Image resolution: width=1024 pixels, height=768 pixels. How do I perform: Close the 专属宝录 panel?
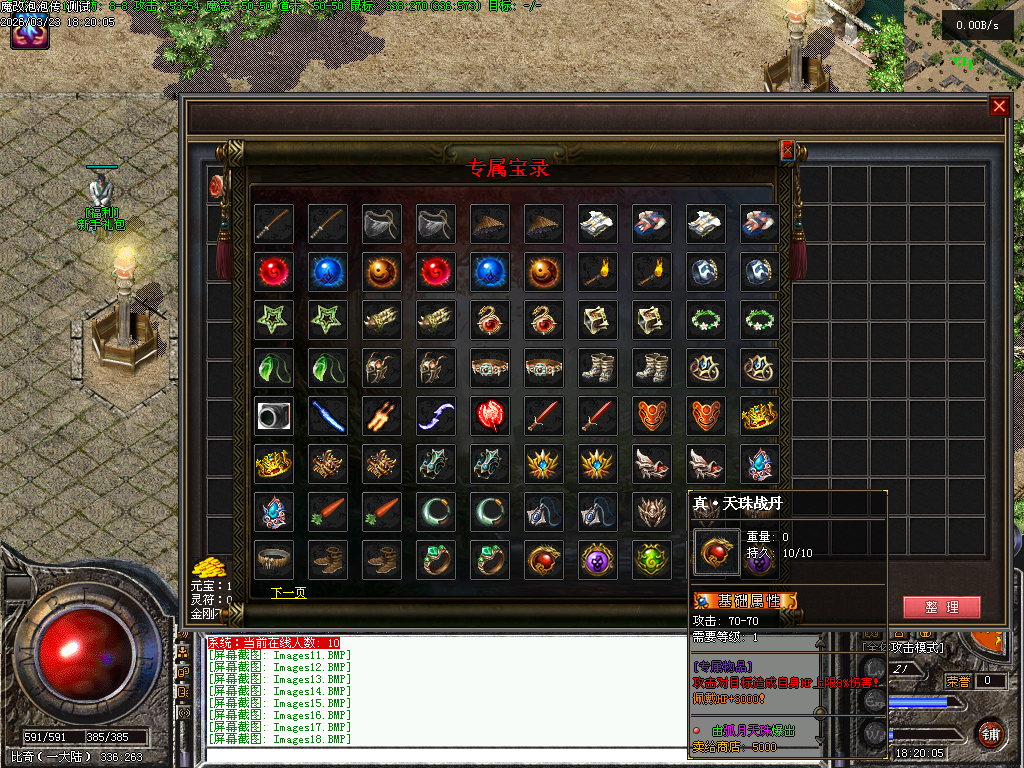[x=787, y=150]
